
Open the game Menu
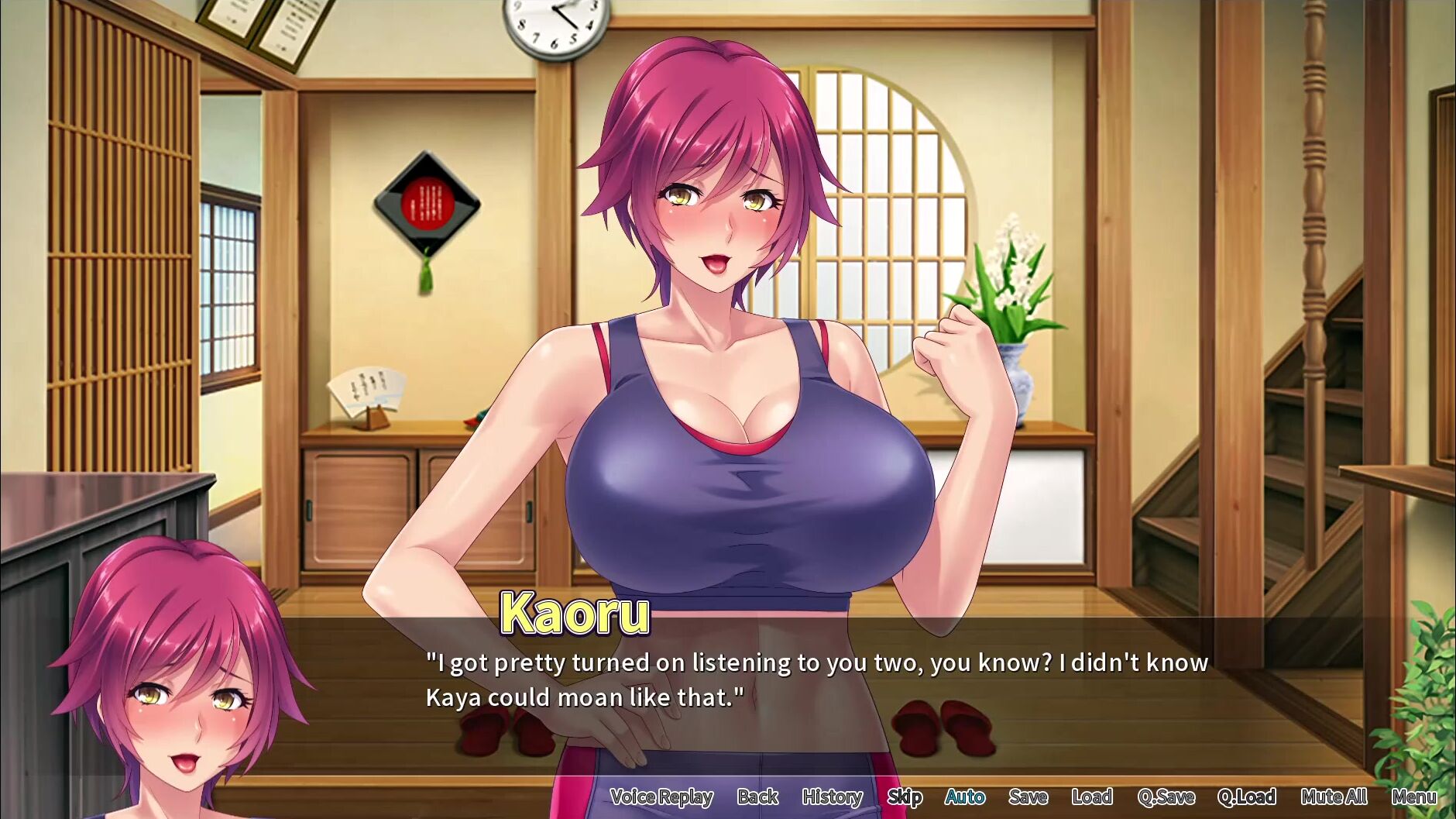[x=1413, y=797]
